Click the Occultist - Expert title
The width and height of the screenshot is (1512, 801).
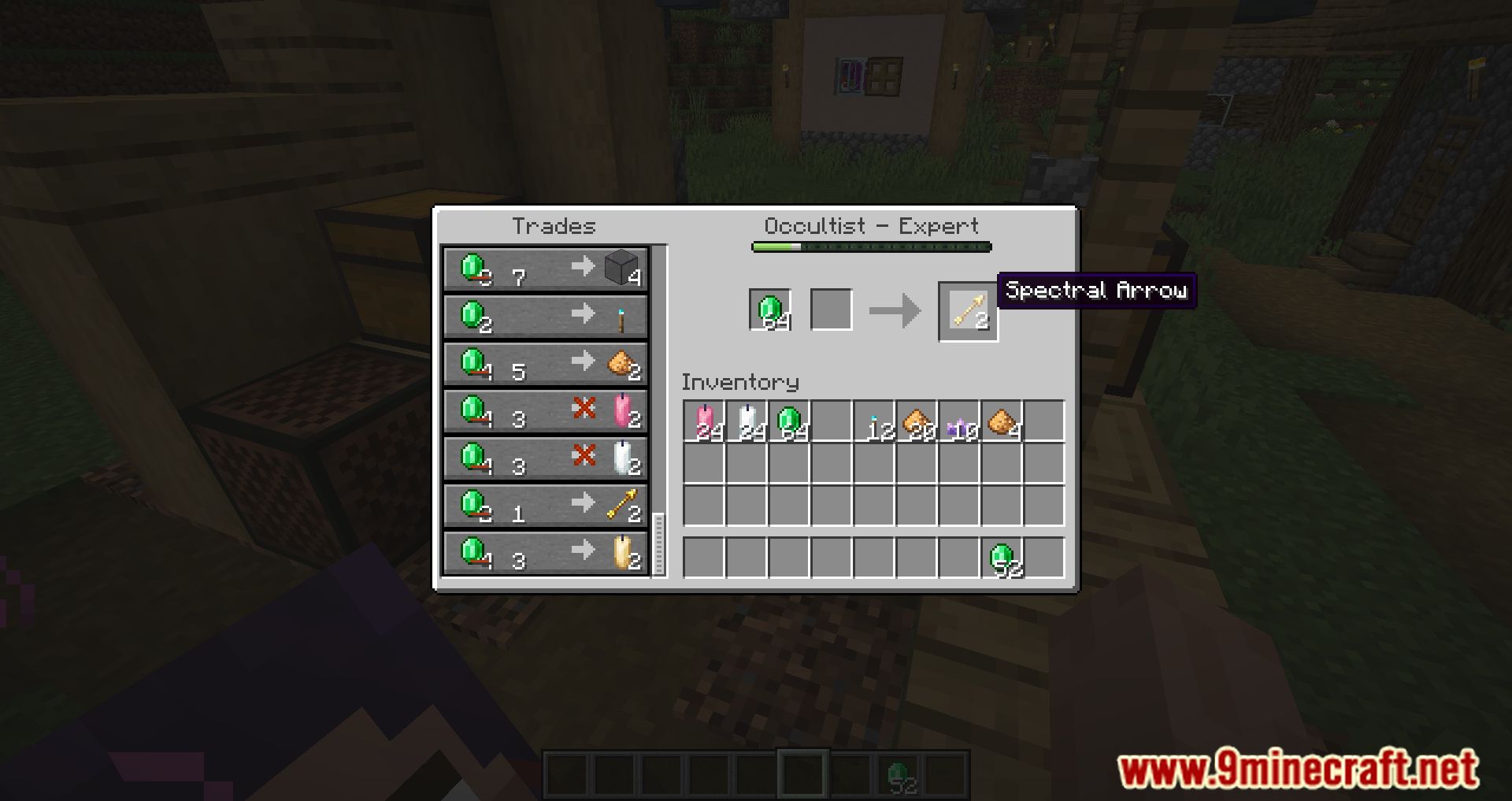pyautogui.click(x=872, y=226)
